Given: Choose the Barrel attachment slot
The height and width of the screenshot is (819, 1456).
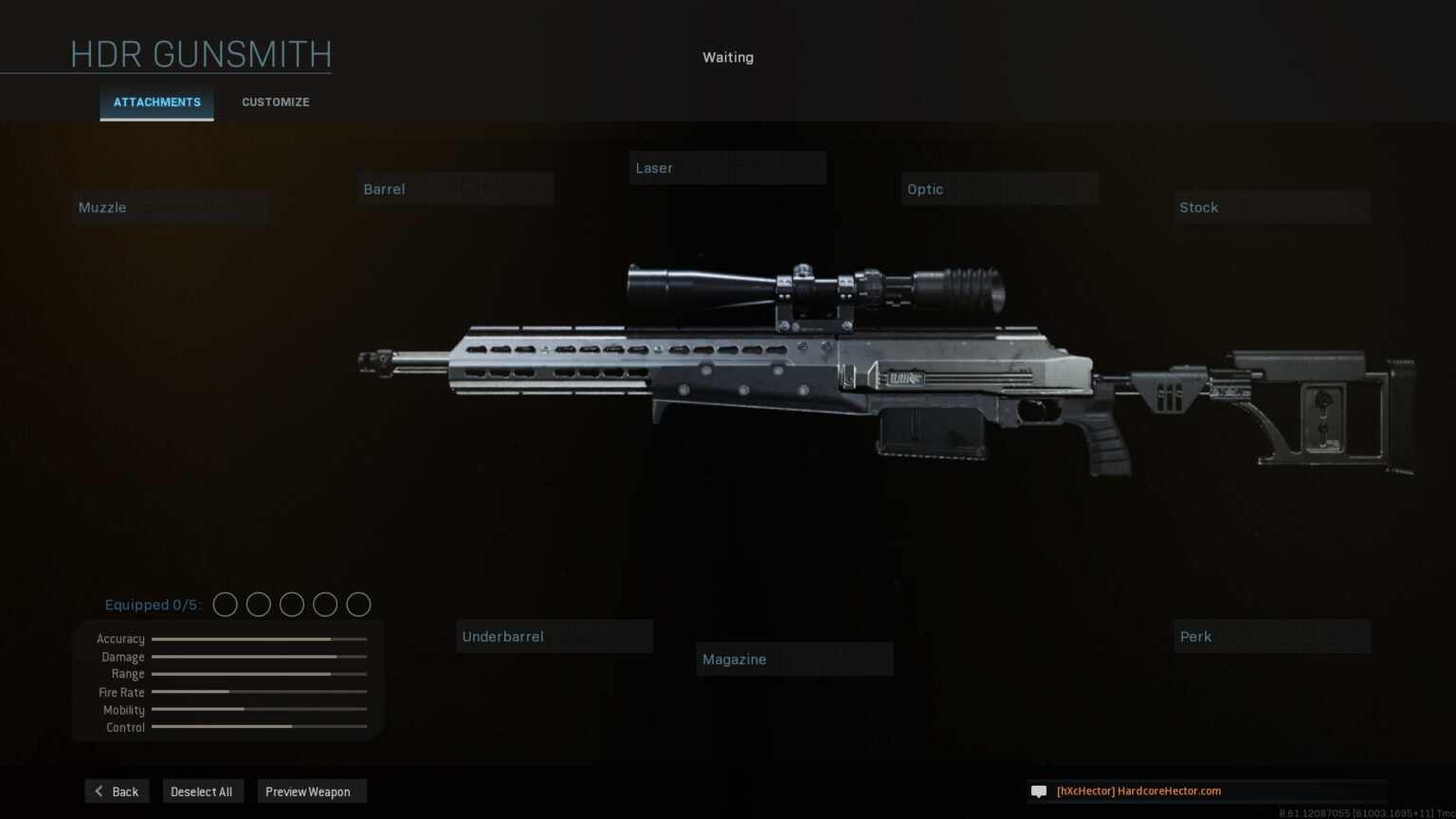Looking at the screenshot, I should point(456,190).
